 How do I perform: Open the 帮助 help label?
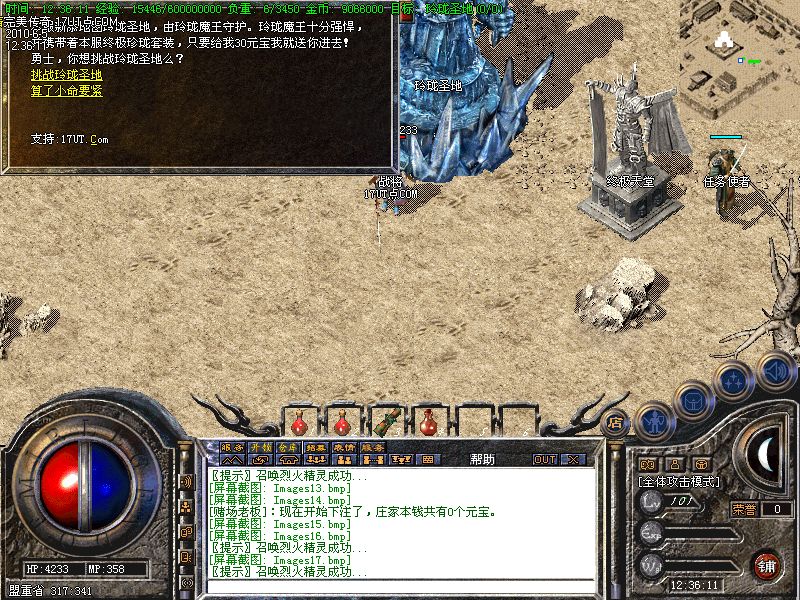(x=482, y=459)
